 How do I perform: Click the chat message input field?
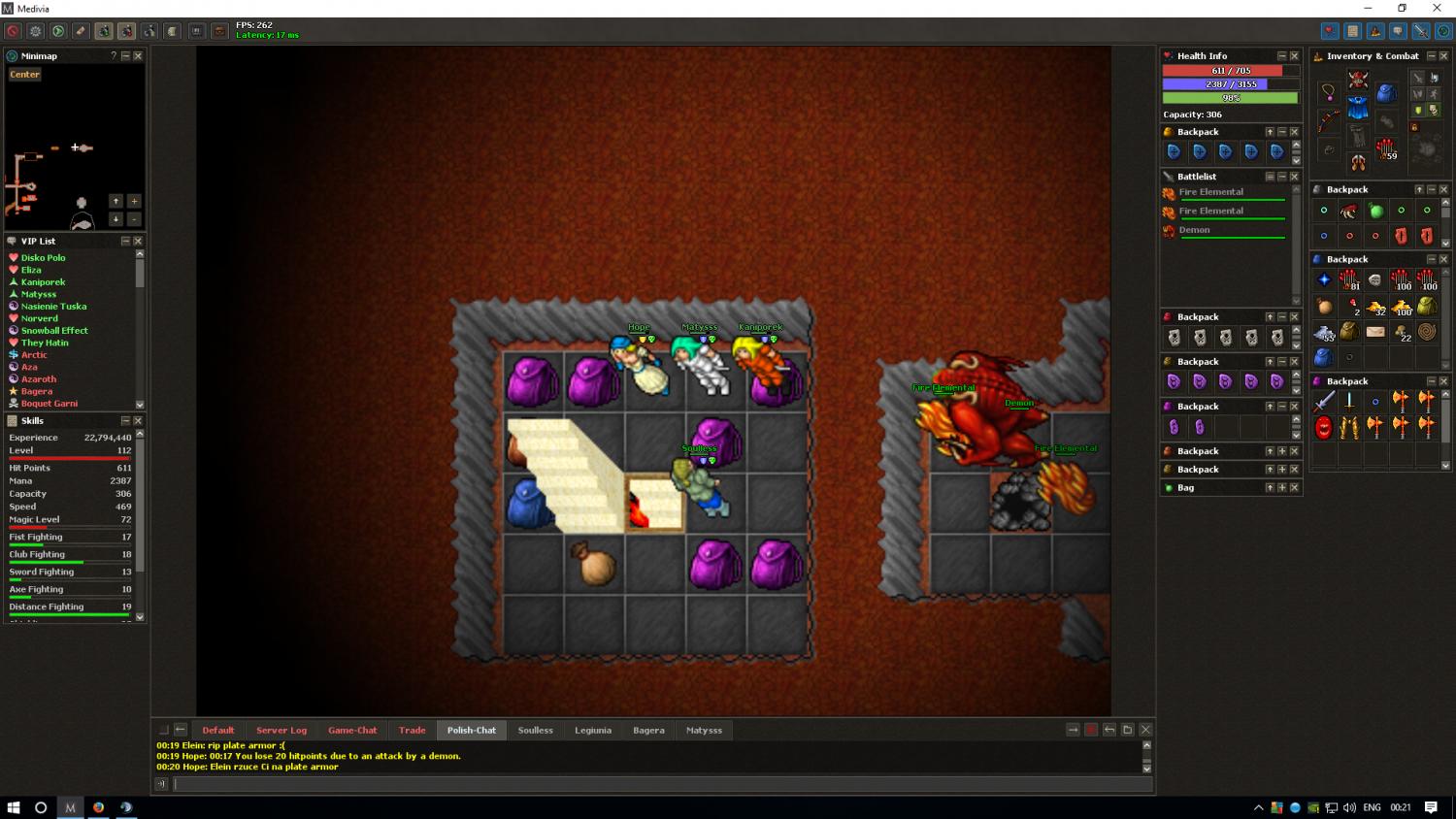(660, 784)
